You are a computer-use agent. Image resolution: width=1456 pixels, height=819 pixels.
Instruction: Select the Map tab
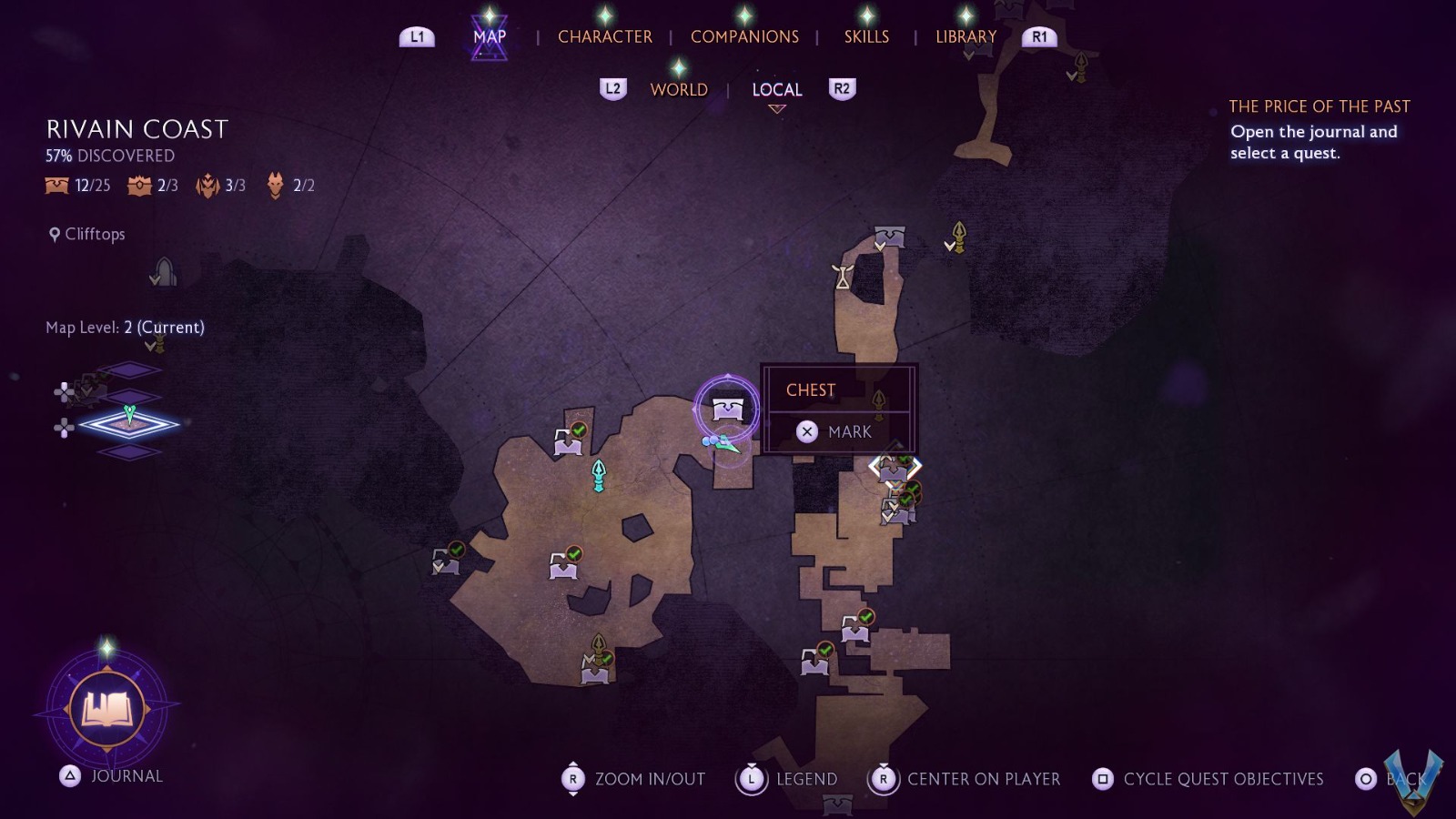[x=490, y=36]
